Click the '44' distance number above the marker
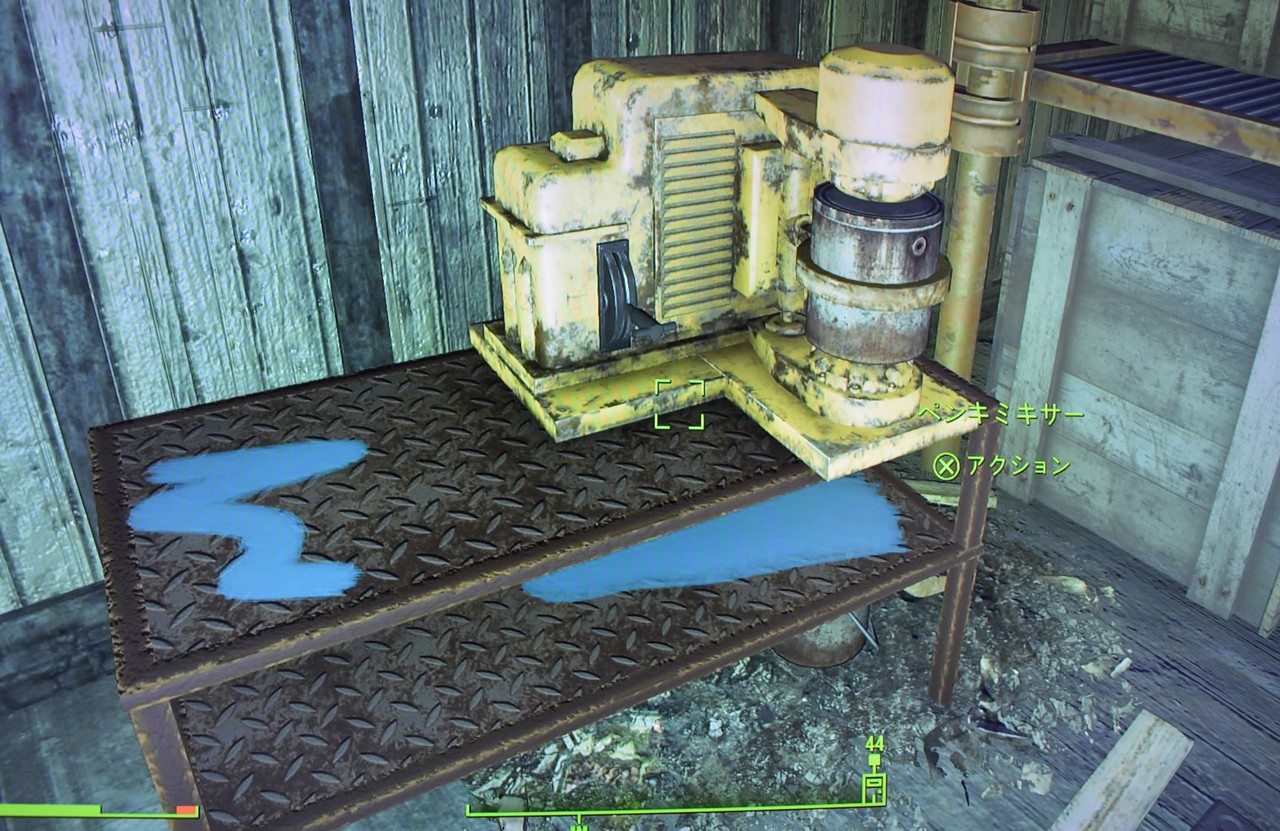 (874, 744)
